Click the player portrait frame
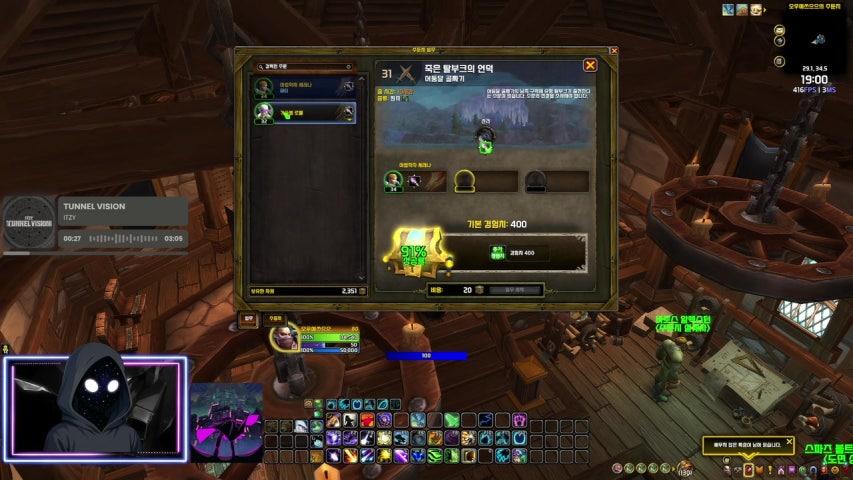 click(x=283, y=341)
